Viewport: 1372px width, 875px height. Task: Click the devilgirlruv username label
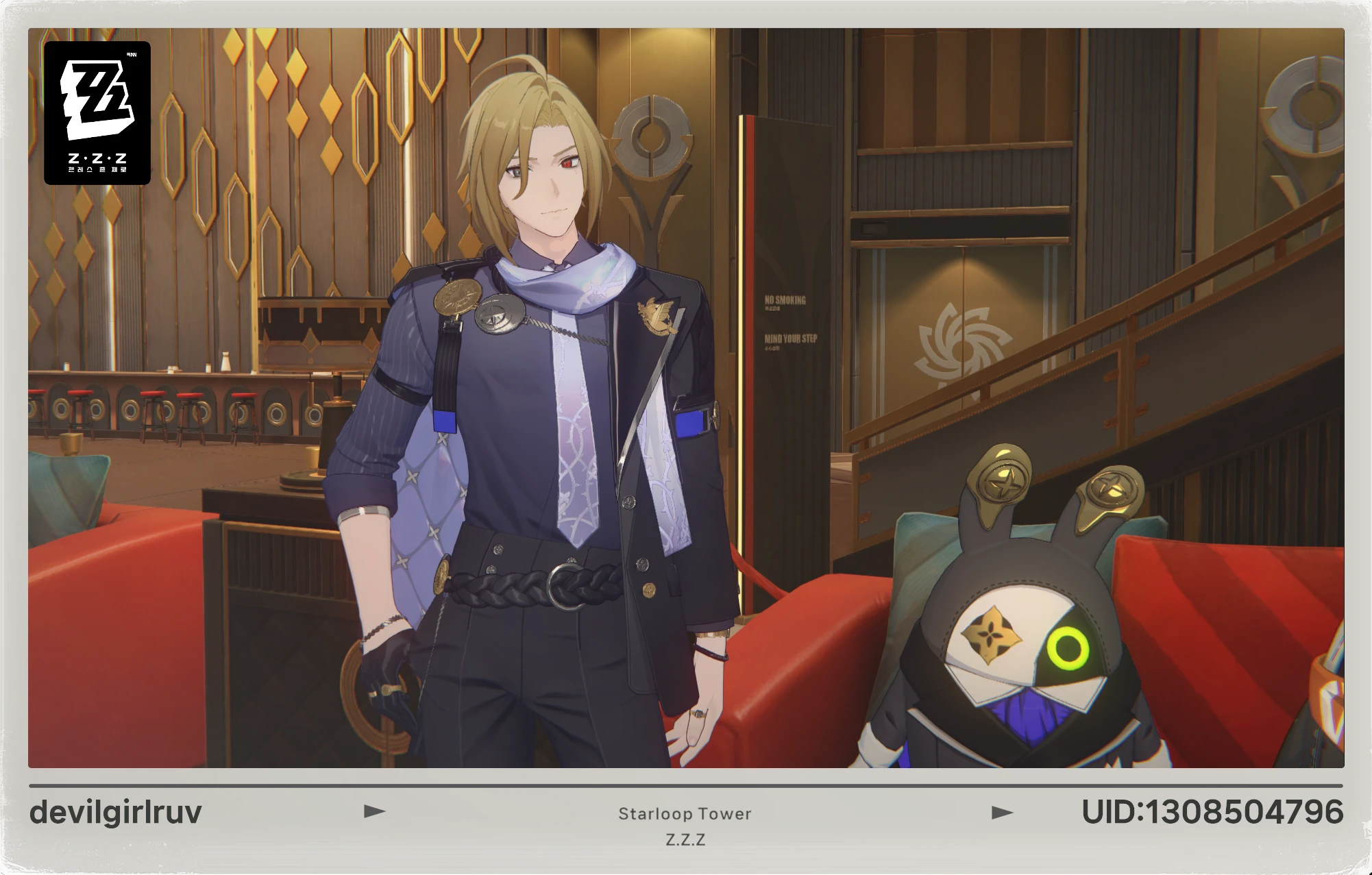pos(115,813)
